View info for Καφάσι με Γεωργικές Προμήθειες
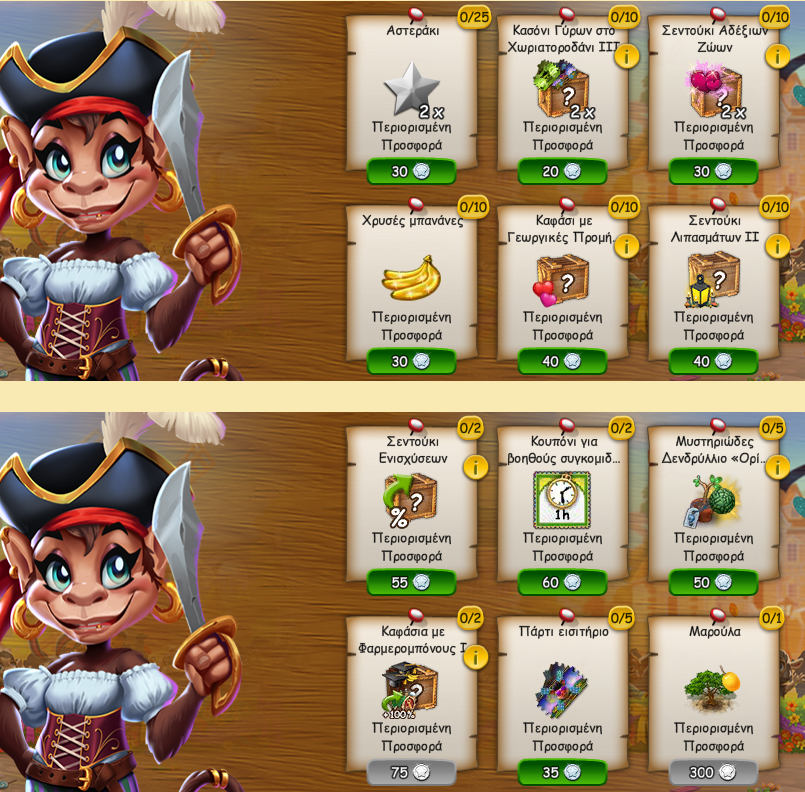Screen dimensions: 805x792 [x=627, y=246]
